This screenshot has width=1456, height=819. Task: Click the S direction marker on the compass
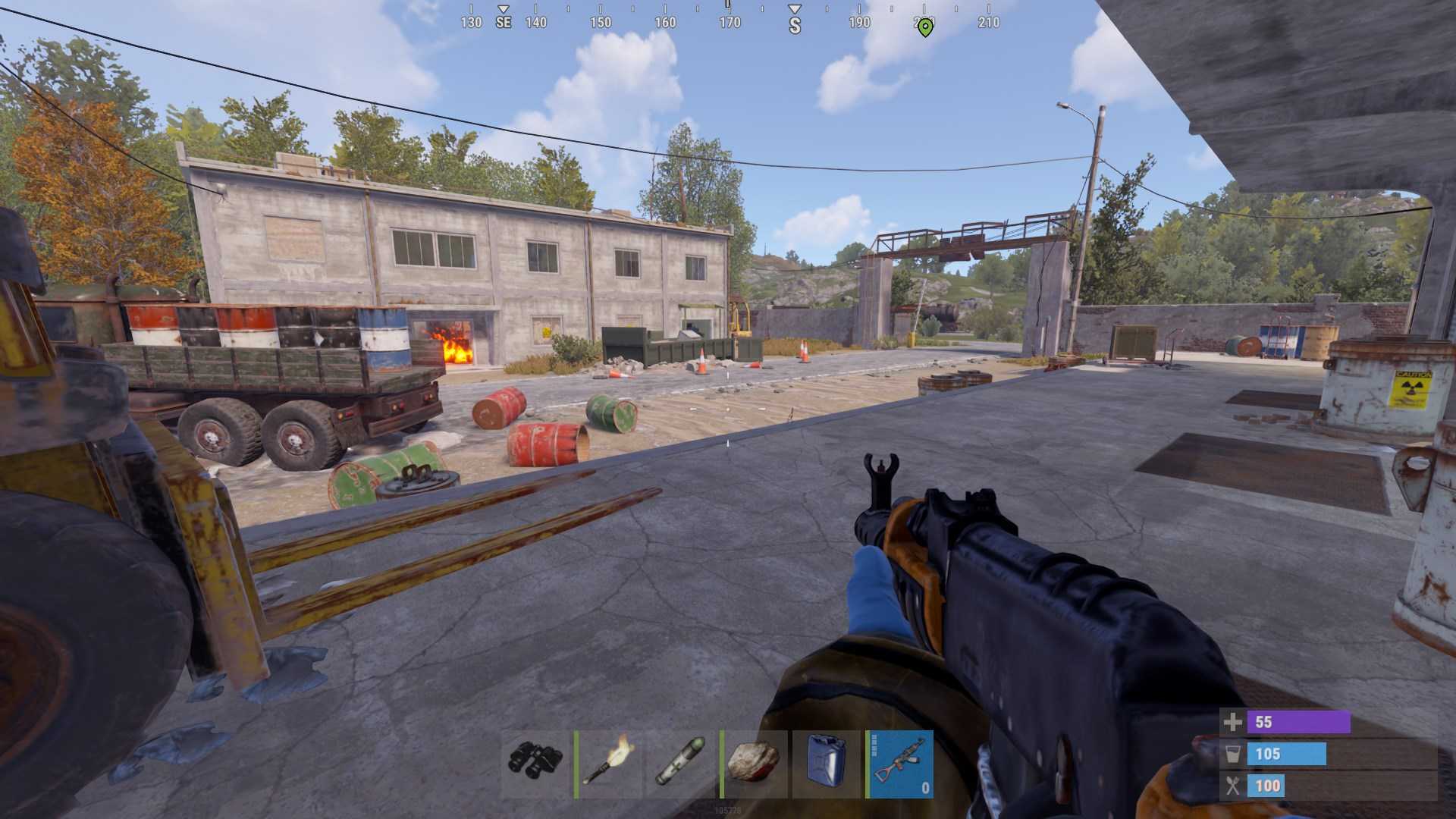[793, 23]
